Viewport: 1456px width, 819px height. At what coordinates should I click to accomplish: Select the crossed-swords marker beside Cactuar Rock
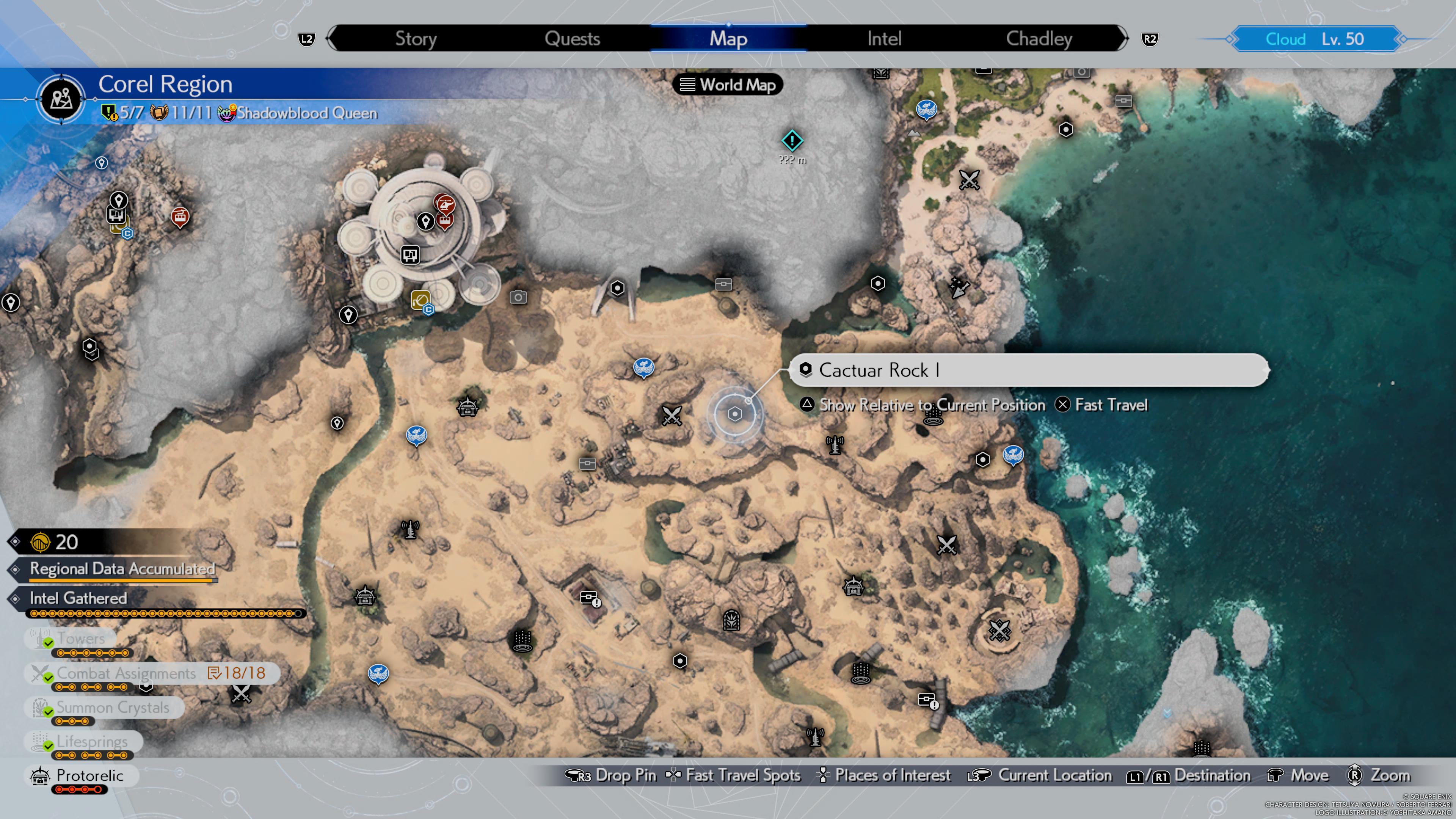pos(672,416)
